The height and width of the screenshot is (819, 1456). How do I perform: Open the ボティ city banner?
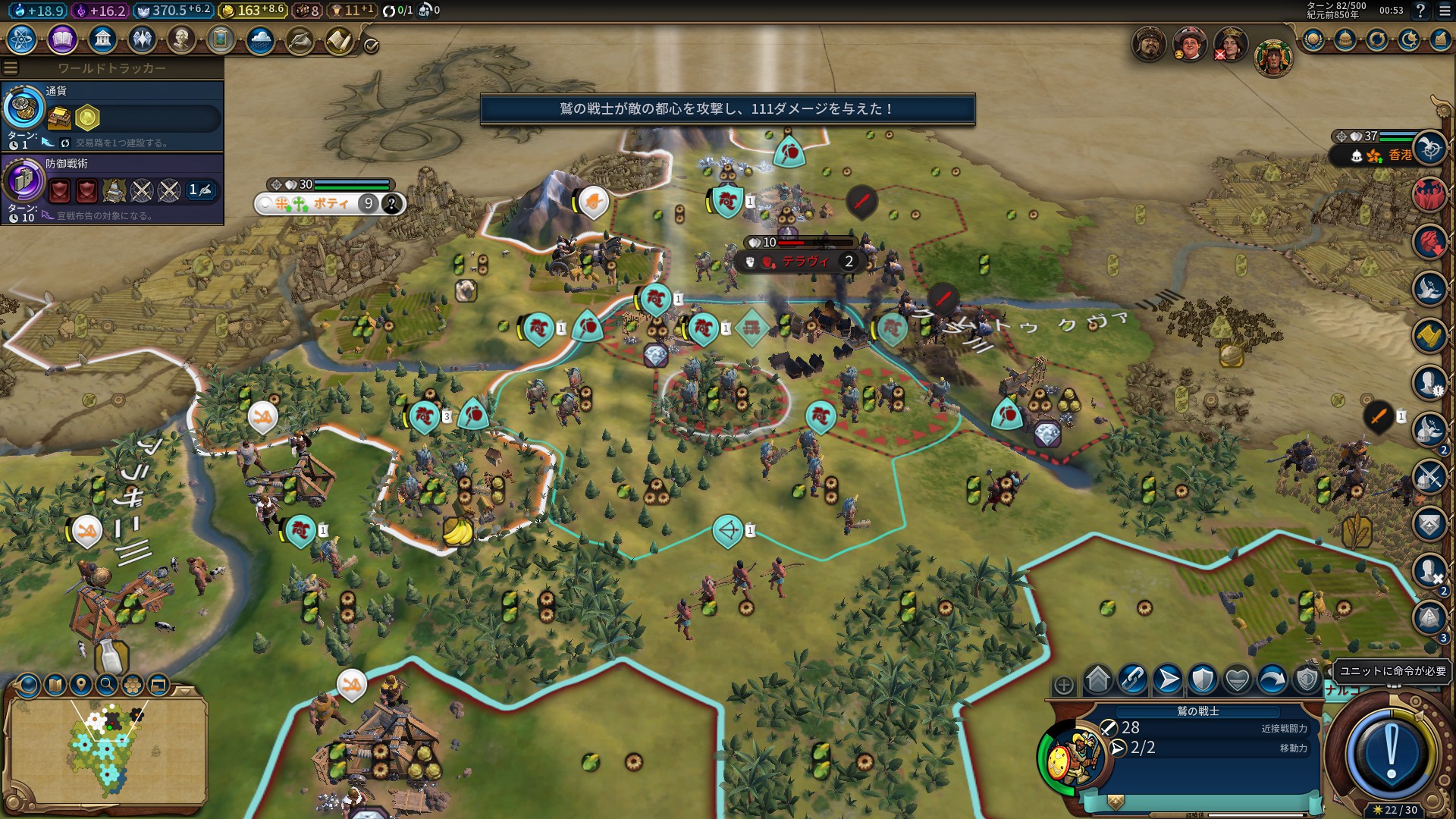click(330, 203)
